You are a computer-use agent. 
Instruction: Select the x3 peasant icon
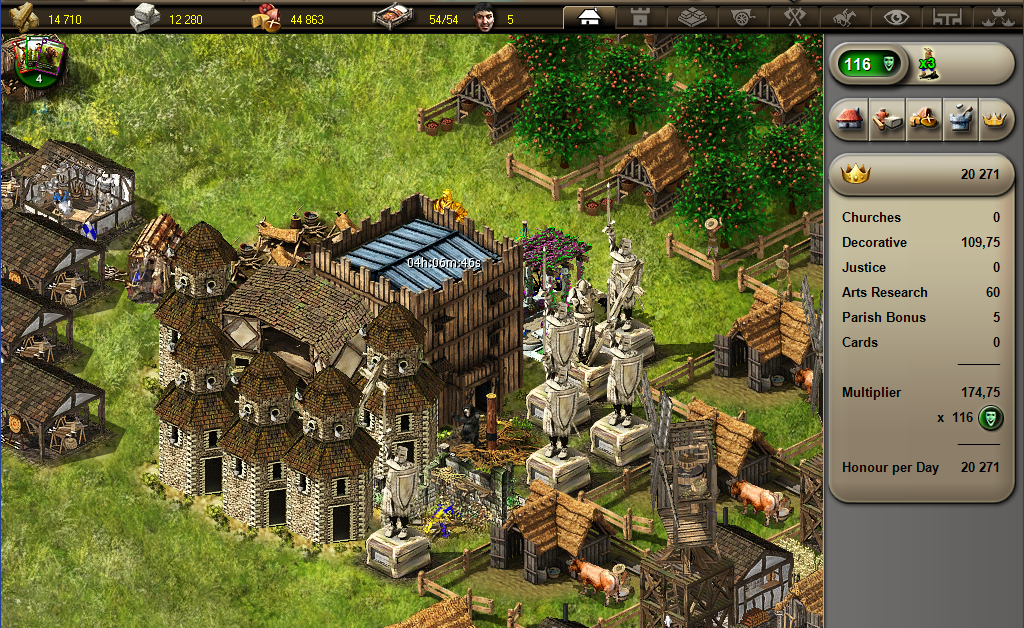928,65
